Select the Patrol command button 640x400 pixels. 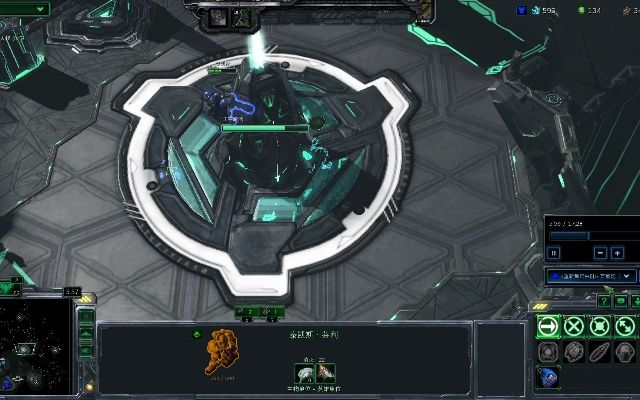tap(626, 325)
